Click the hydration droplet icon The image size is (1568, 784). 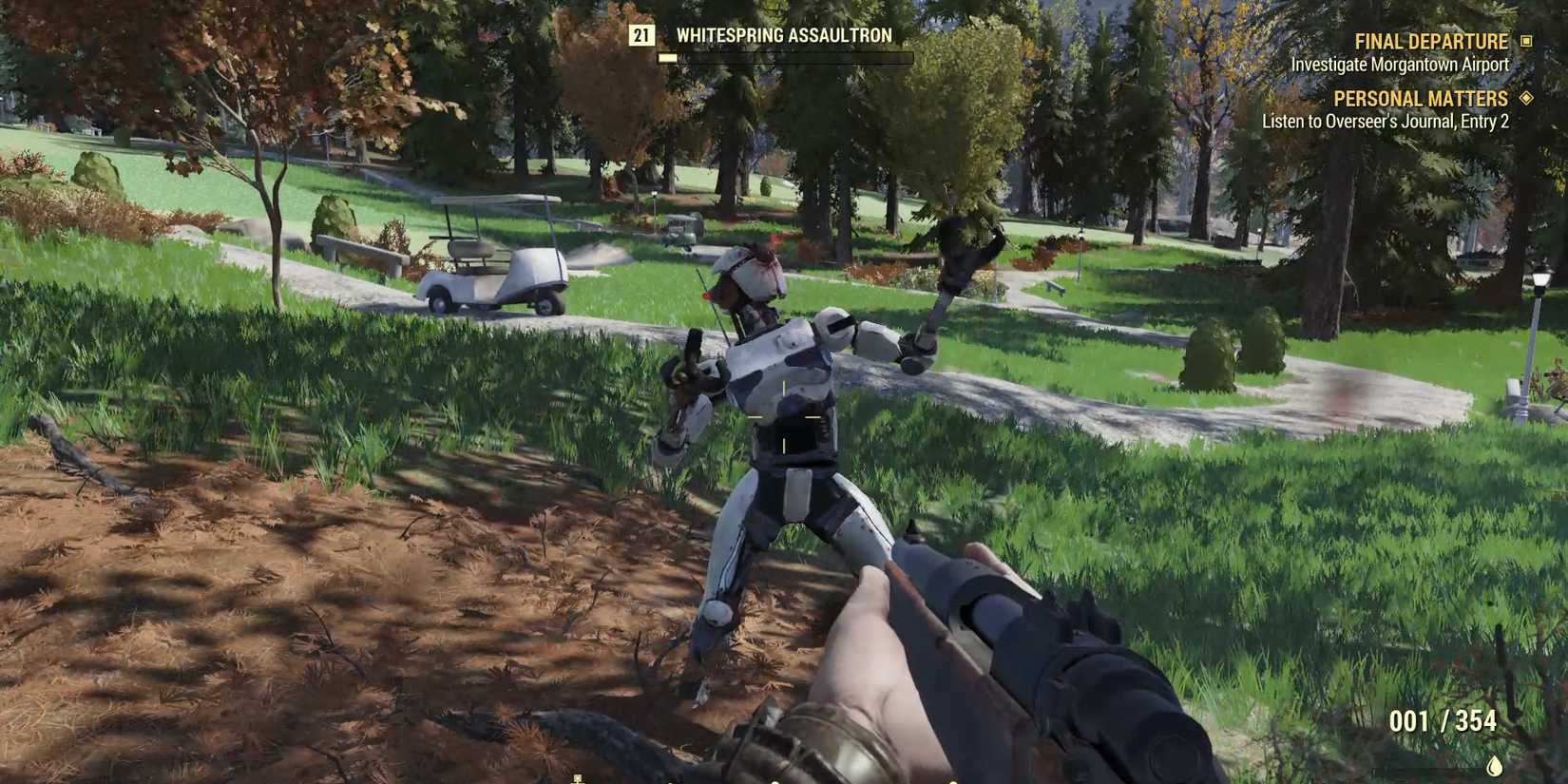coord(1494,765)
